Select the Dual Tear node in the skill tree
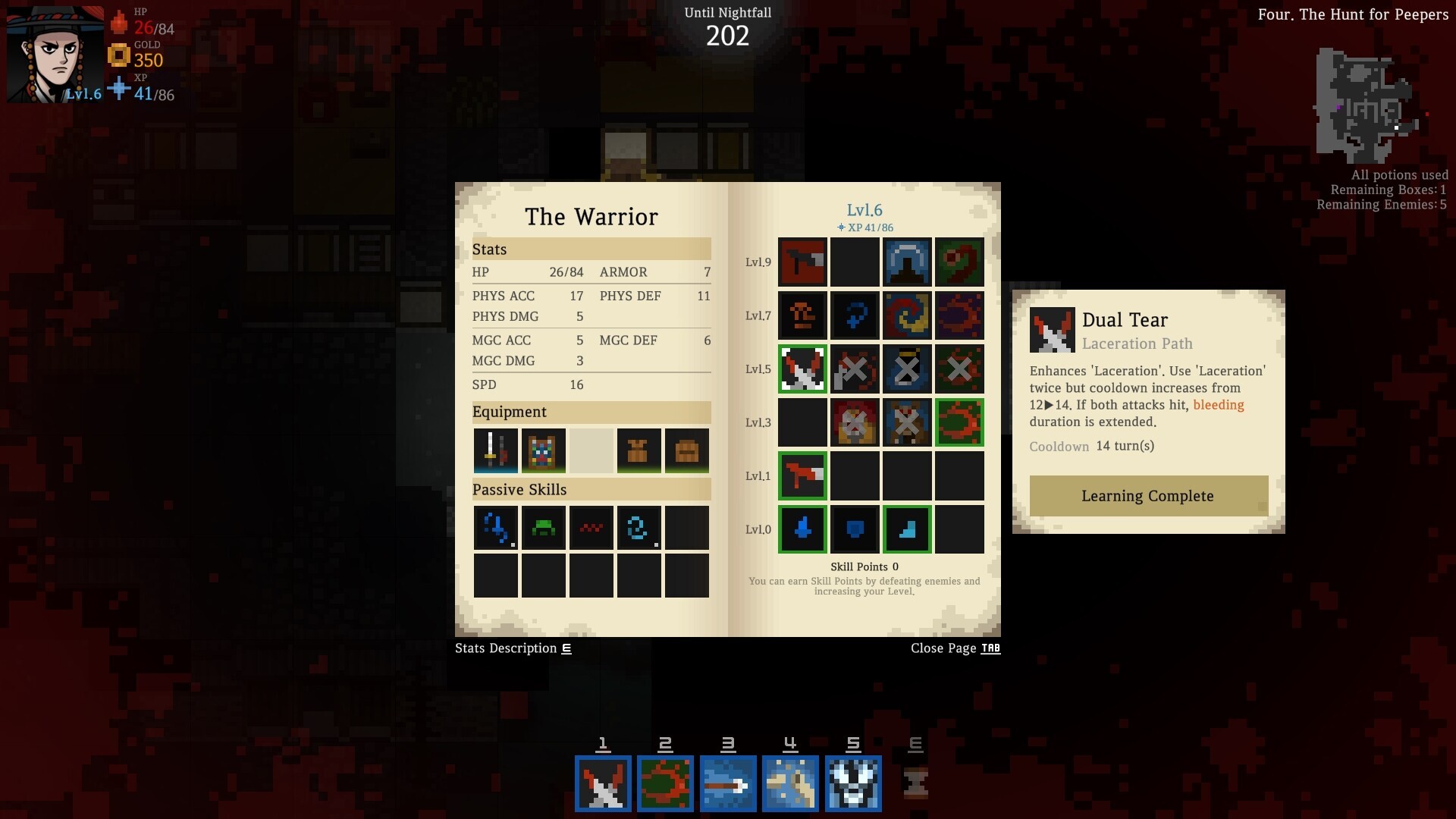1456x819 pixels. click(x=803, y=369)
